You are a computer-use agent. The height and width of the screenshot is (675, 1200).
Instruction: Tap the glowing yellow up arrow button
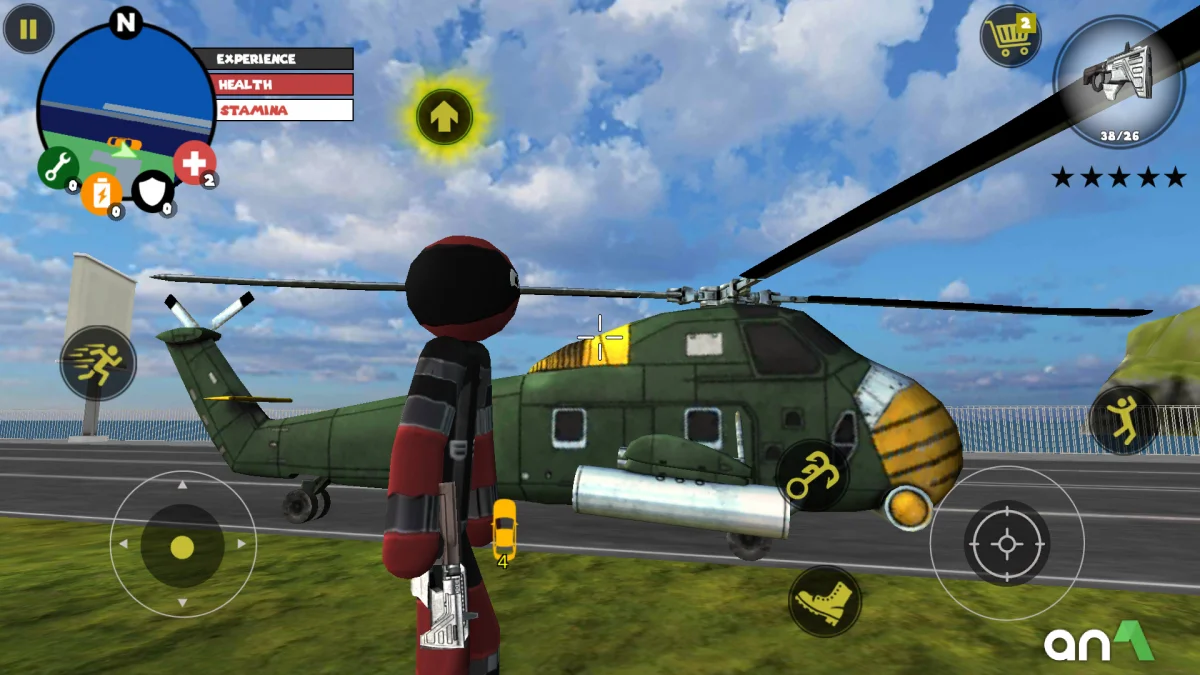[444, 117]
